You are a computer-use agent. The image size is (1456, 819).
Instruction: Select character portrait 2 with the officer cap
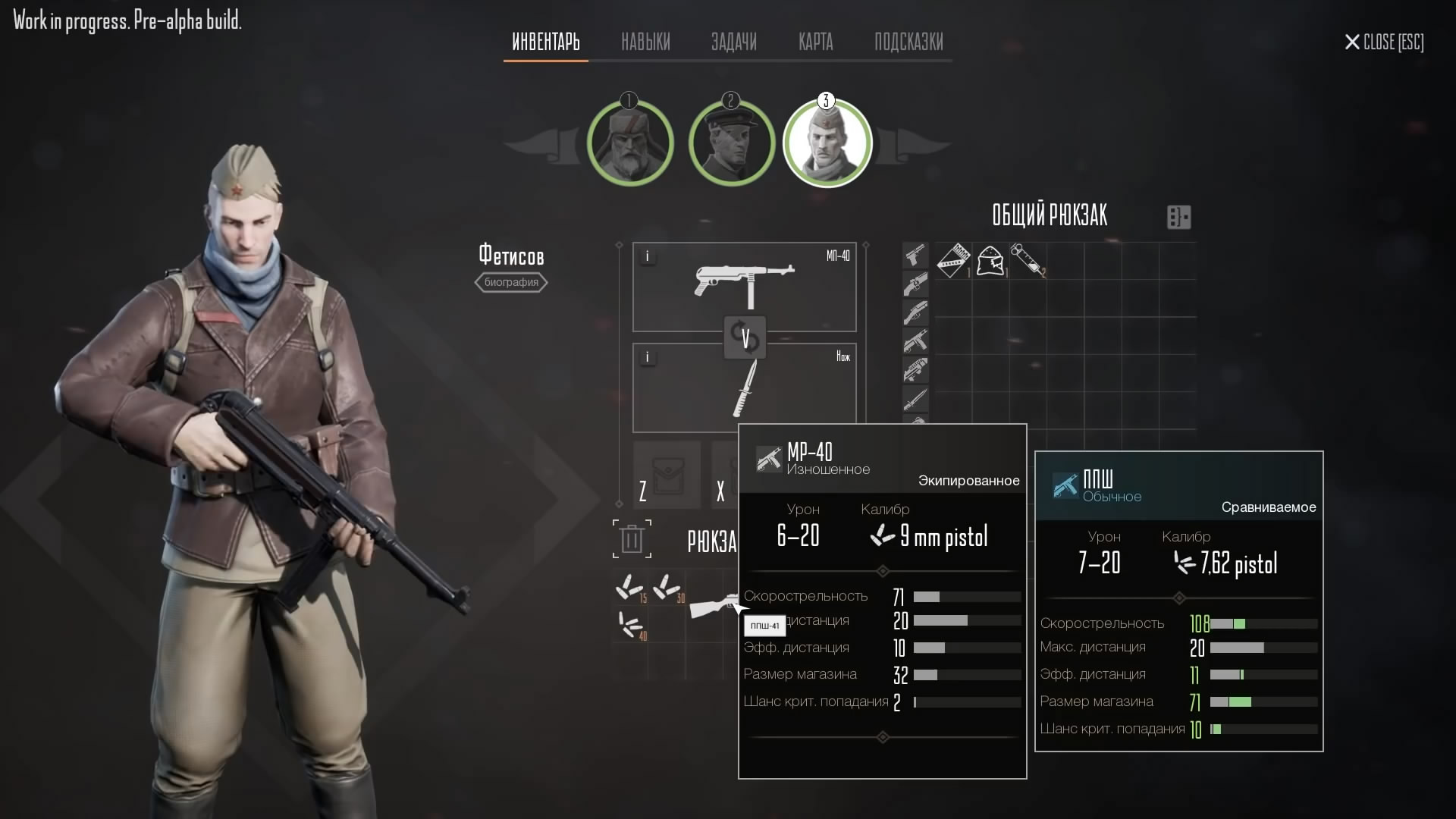coord(730,143)
